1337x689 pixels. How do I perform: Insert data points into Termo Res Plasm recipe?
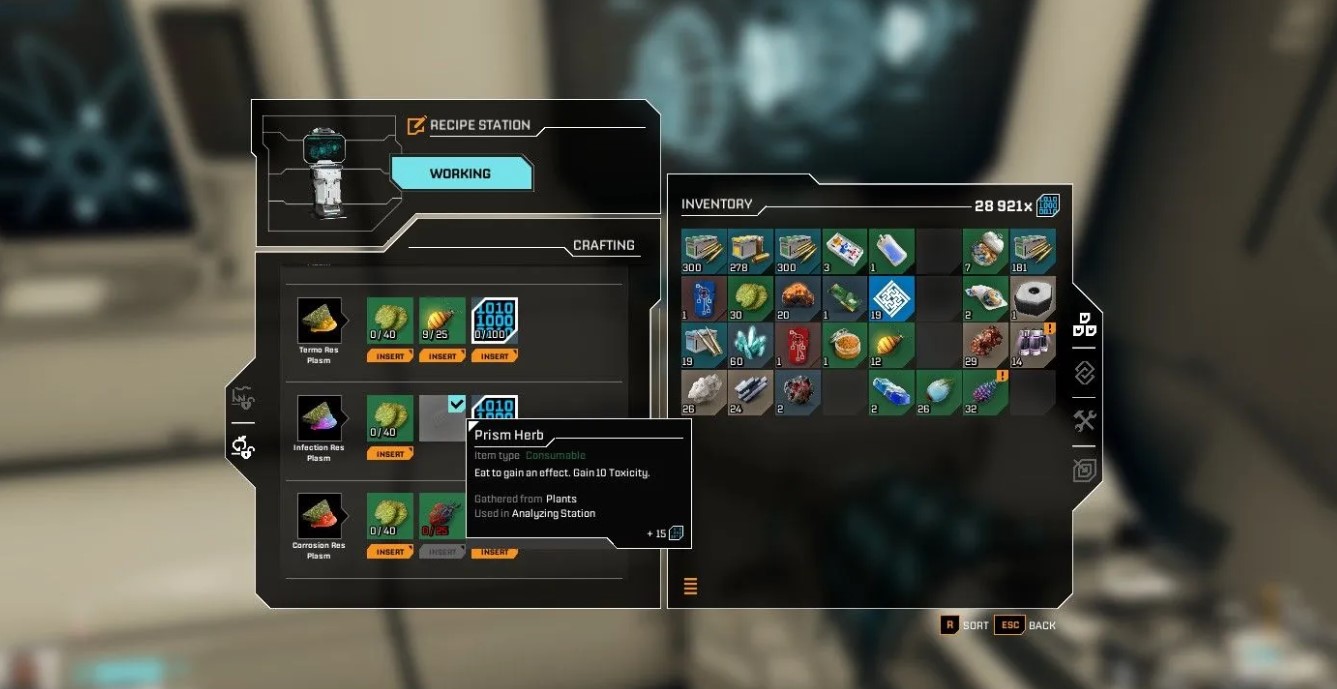[x=494, y=356]
